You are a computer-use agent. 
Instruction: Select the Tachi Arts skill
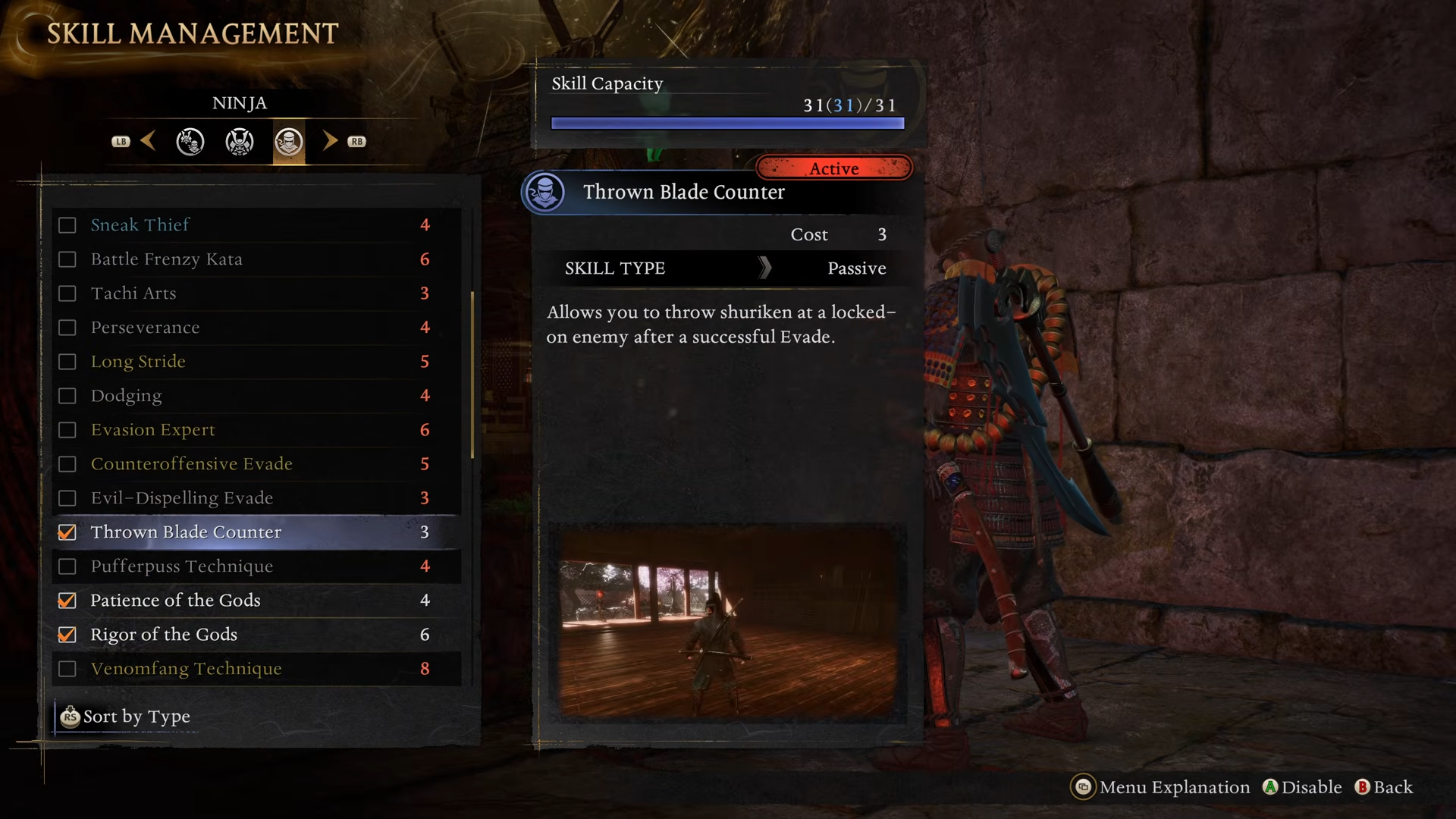[133, 293]
